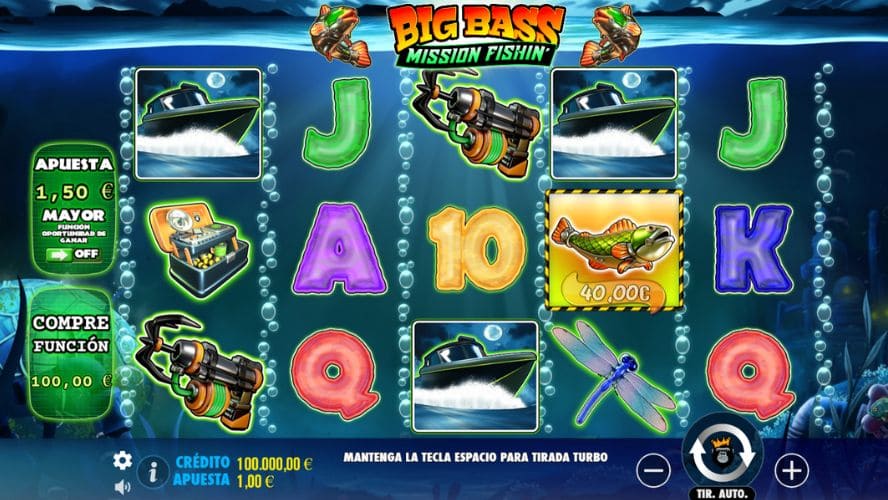Toggle the Apuesta Mayor OFF switch
The height and width of the screenshot is (500, 888).
74,254
